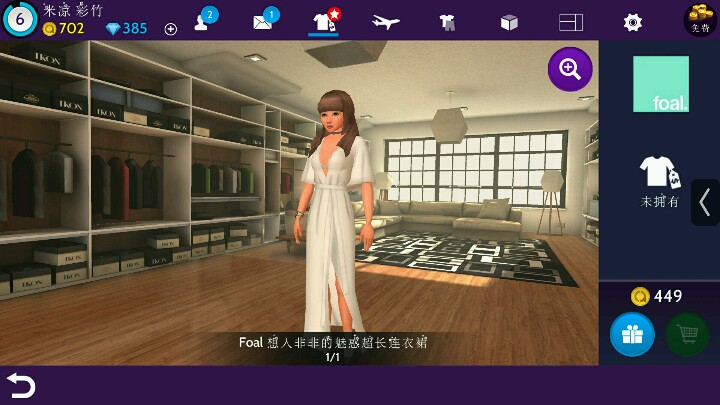The width and height of the screenshot is (720, 405).
Task: Open the friends icon with badge 2
Action: tap(202, 21)
